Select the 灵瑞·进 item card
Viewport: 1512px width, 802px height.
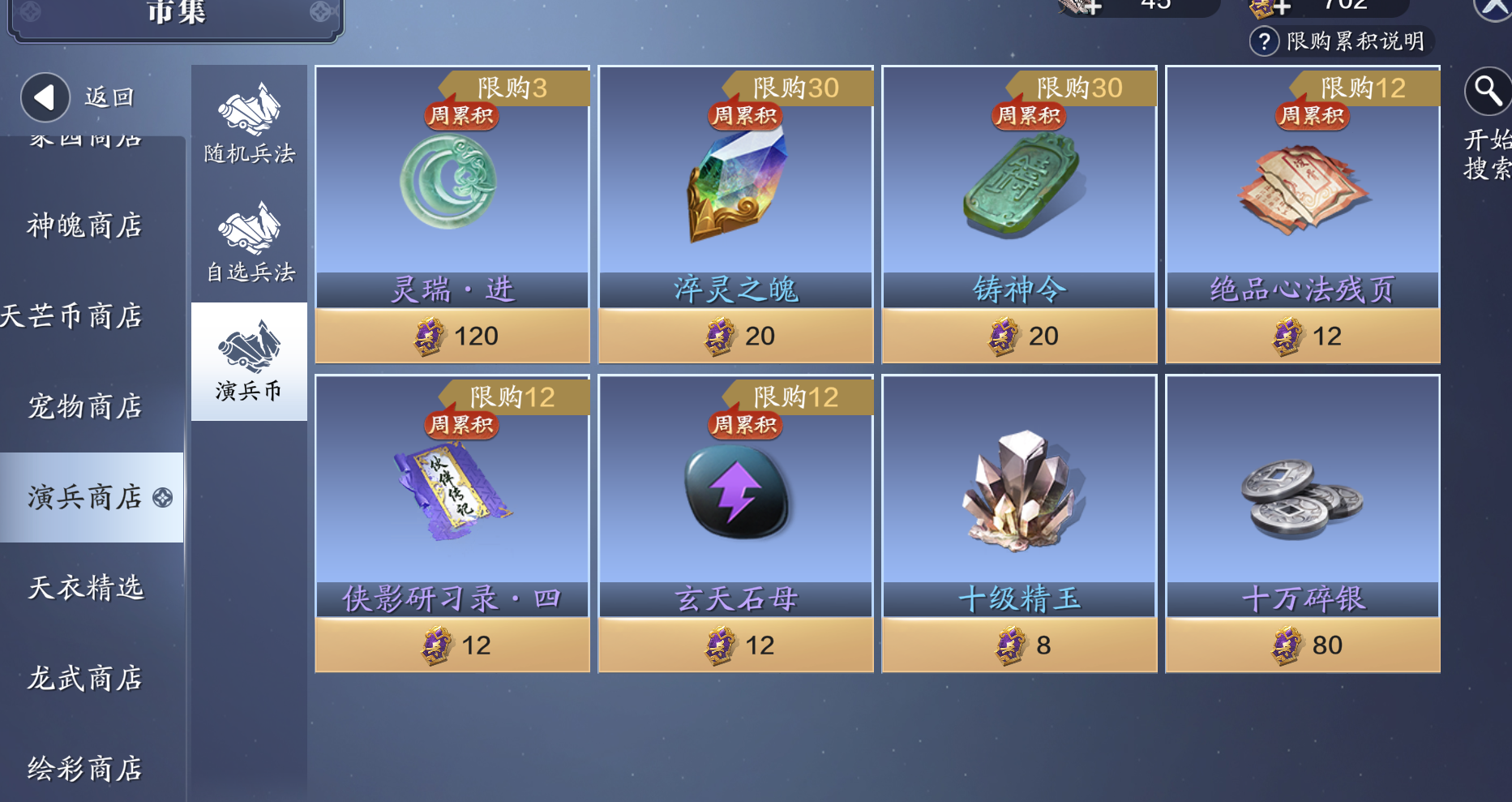[452, 215]
